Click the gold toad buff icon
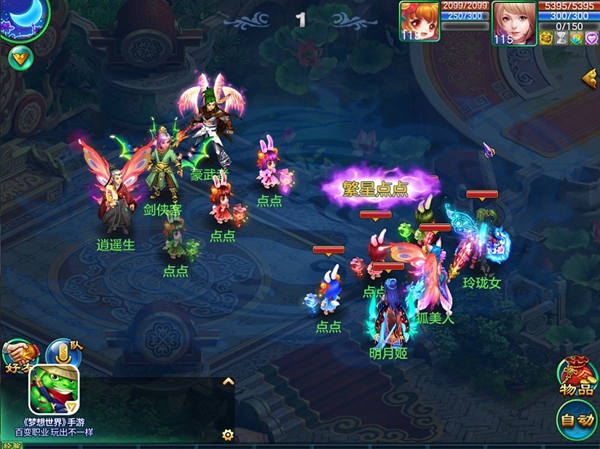The height and width of the screenshot is (449, 600). [547, 38]
